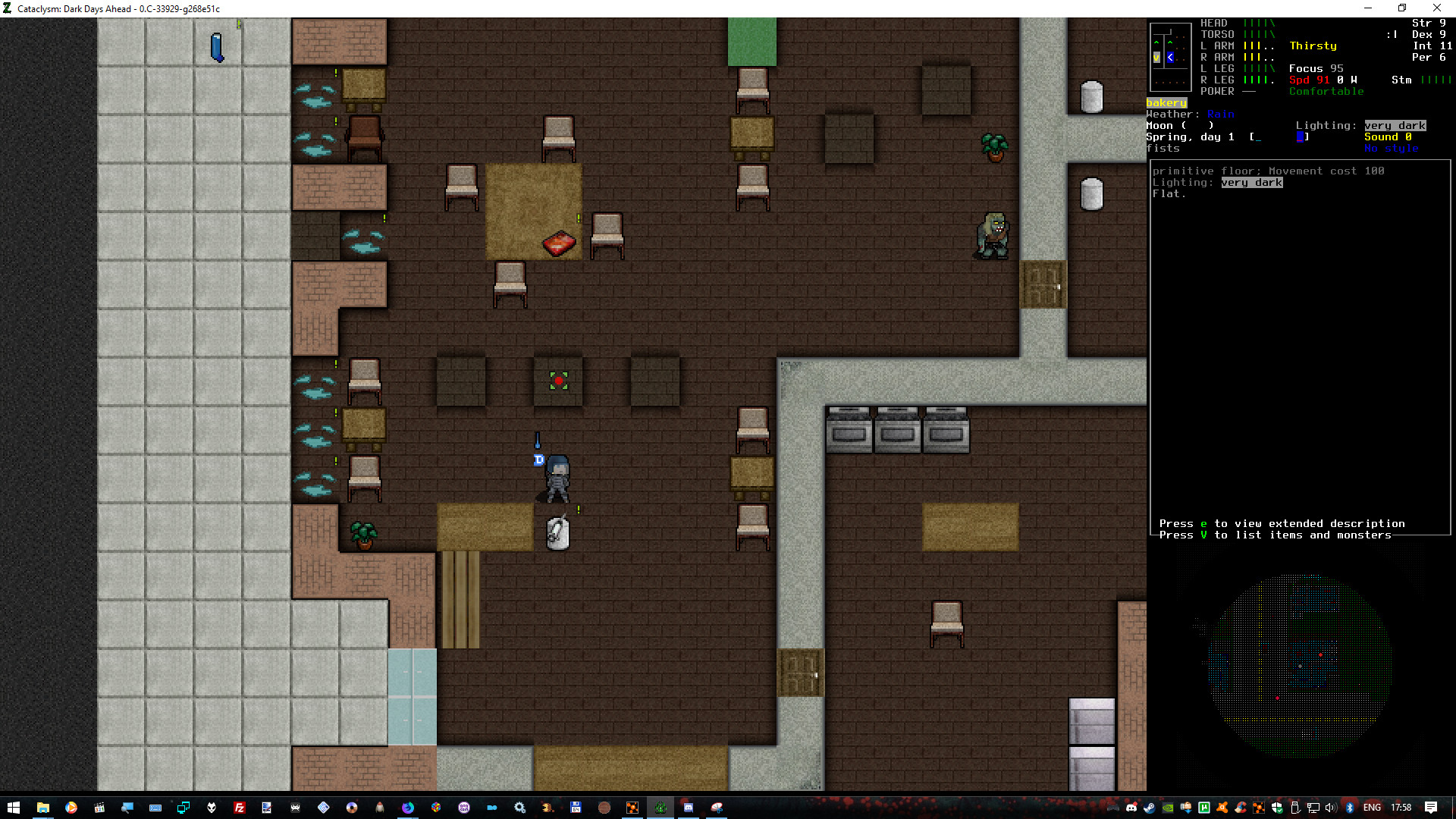Screen dimensions: 1456x819
Task: Click the fire extinguisher in the top-left room
Action: point(218,48)
